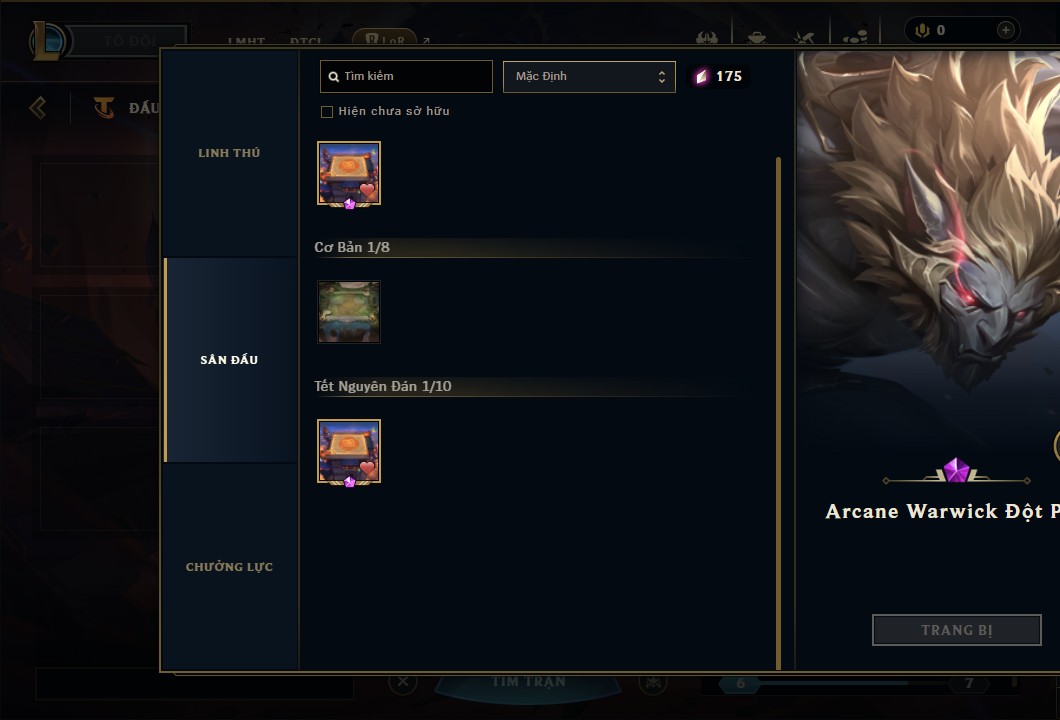
Task: Switch to the Linh Thú tab
Action: pyautogui.click(x=229, y=153)
